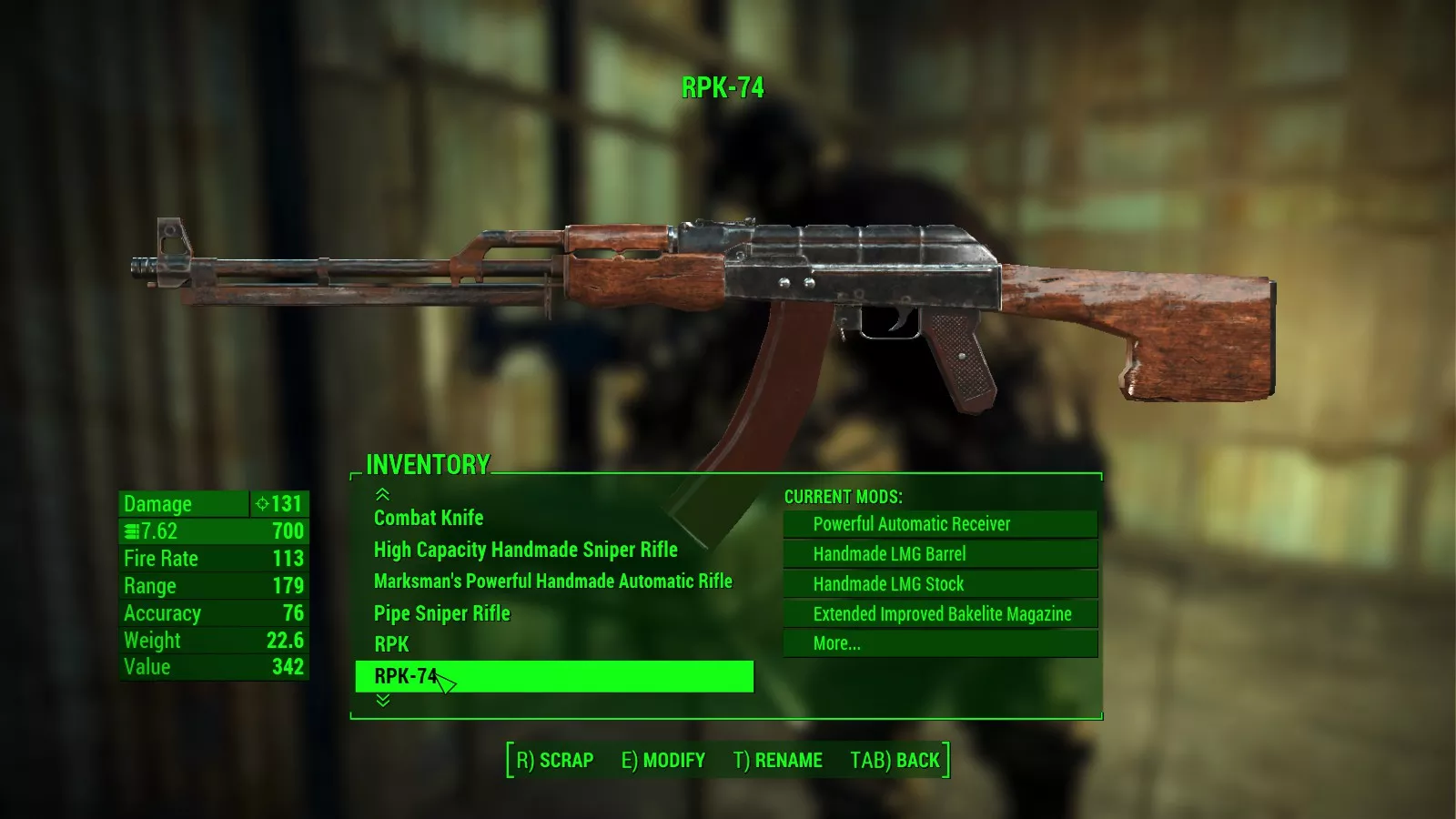Click the down arrow below inventory list
Viewport: 1456px width, 819px height.
pyautogui.click(x=383, y=701)
